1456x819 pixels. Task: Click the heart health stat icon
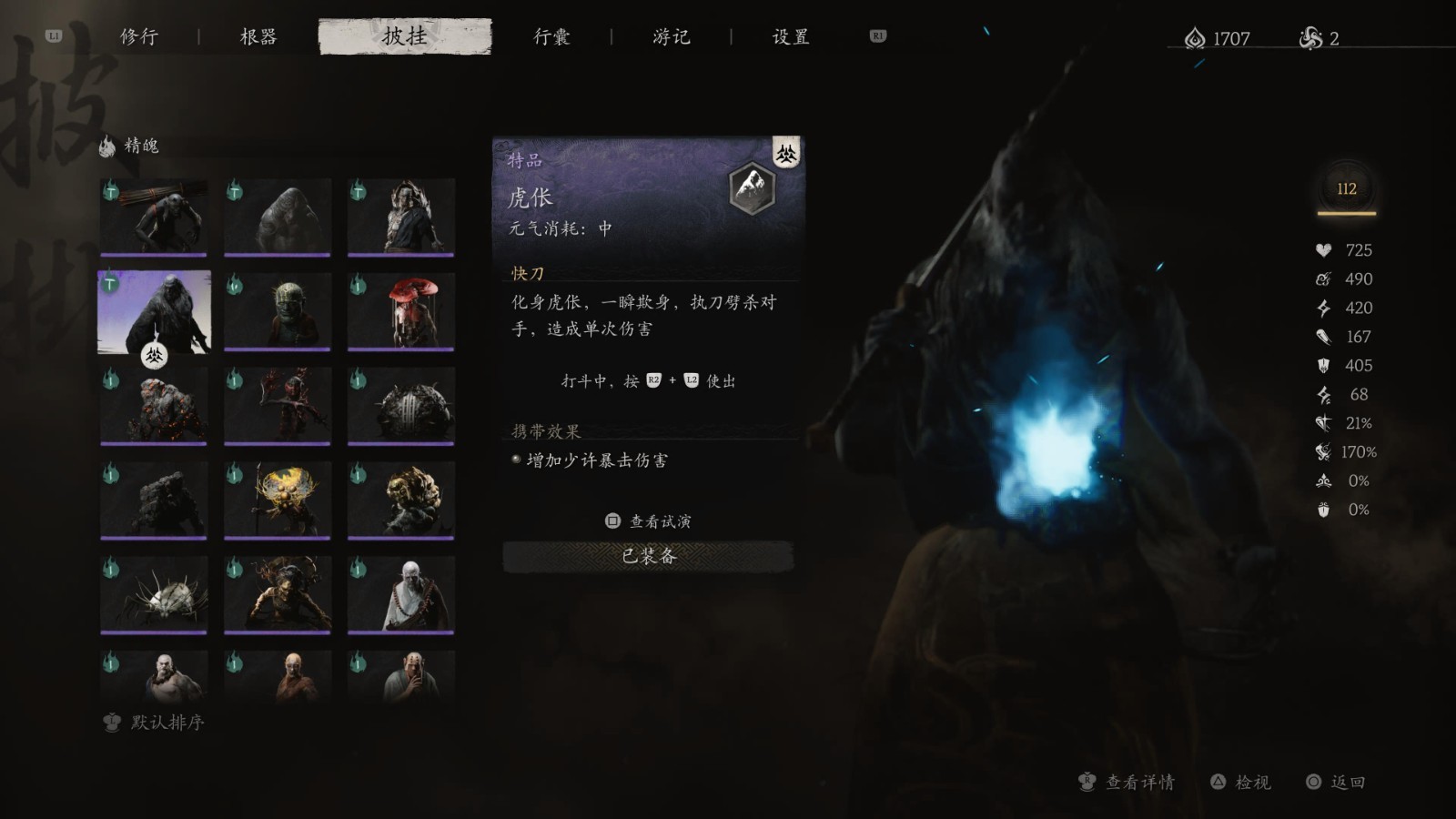[x=1323, y=250]
